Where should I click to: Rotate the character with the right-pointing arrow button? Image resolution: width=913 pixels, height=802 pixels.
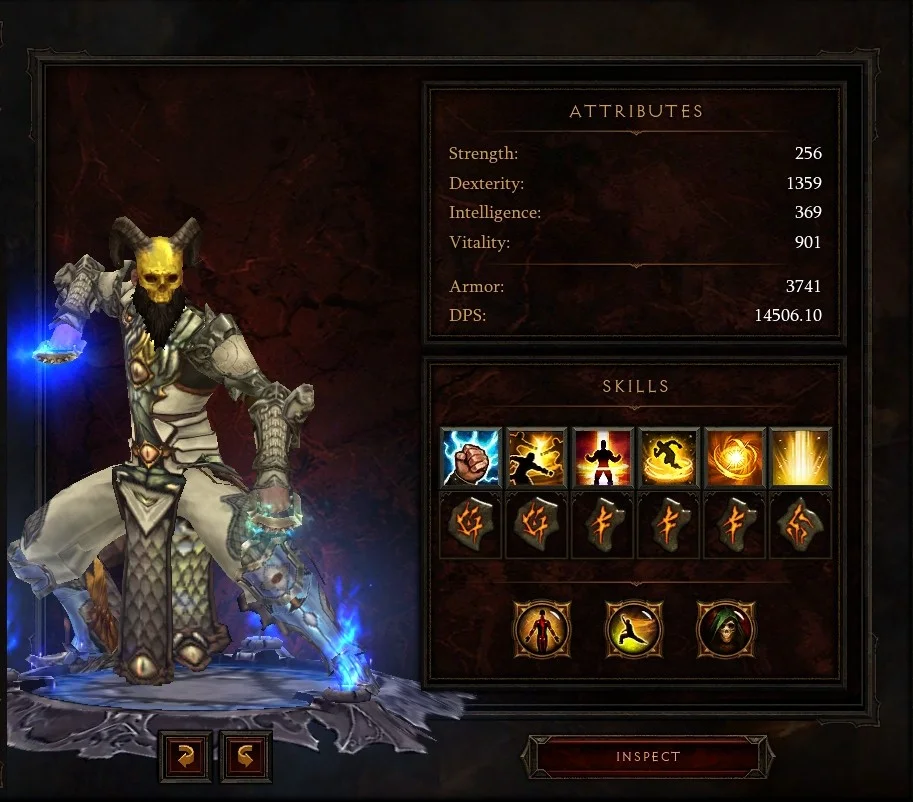(244, 758)
